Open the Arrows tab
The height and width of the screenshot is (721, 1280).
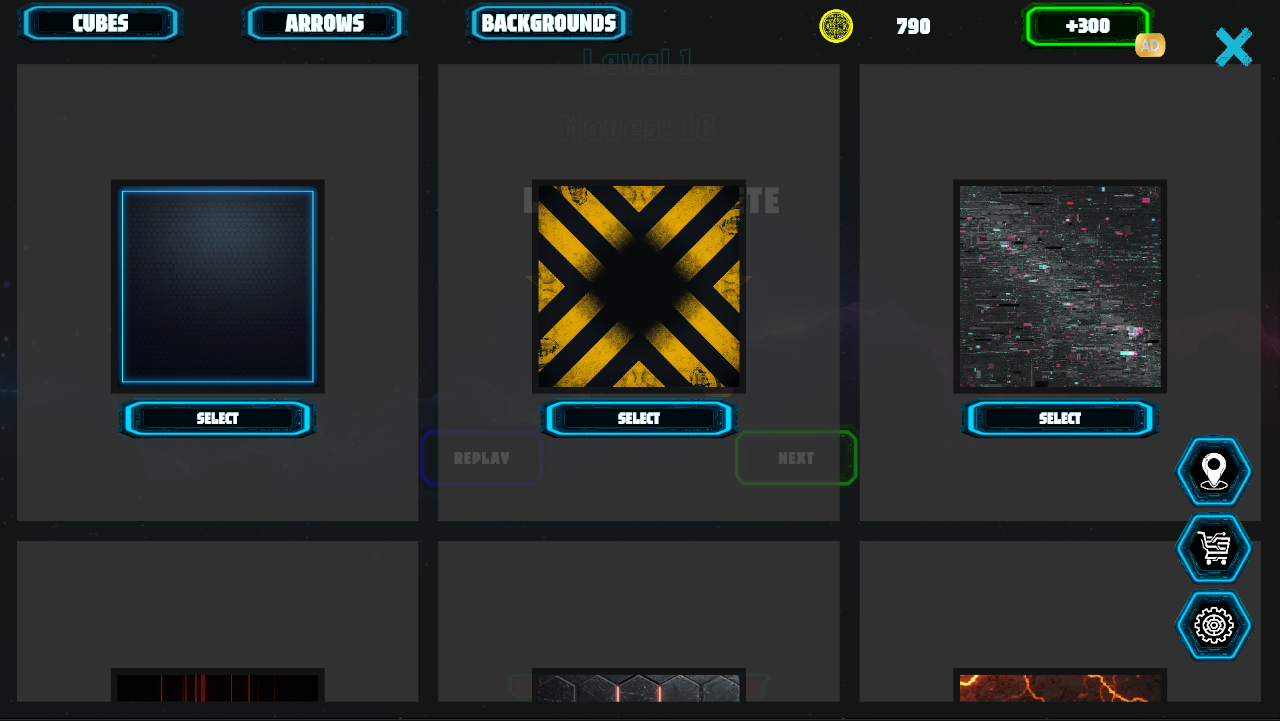[x=324, y=23]
